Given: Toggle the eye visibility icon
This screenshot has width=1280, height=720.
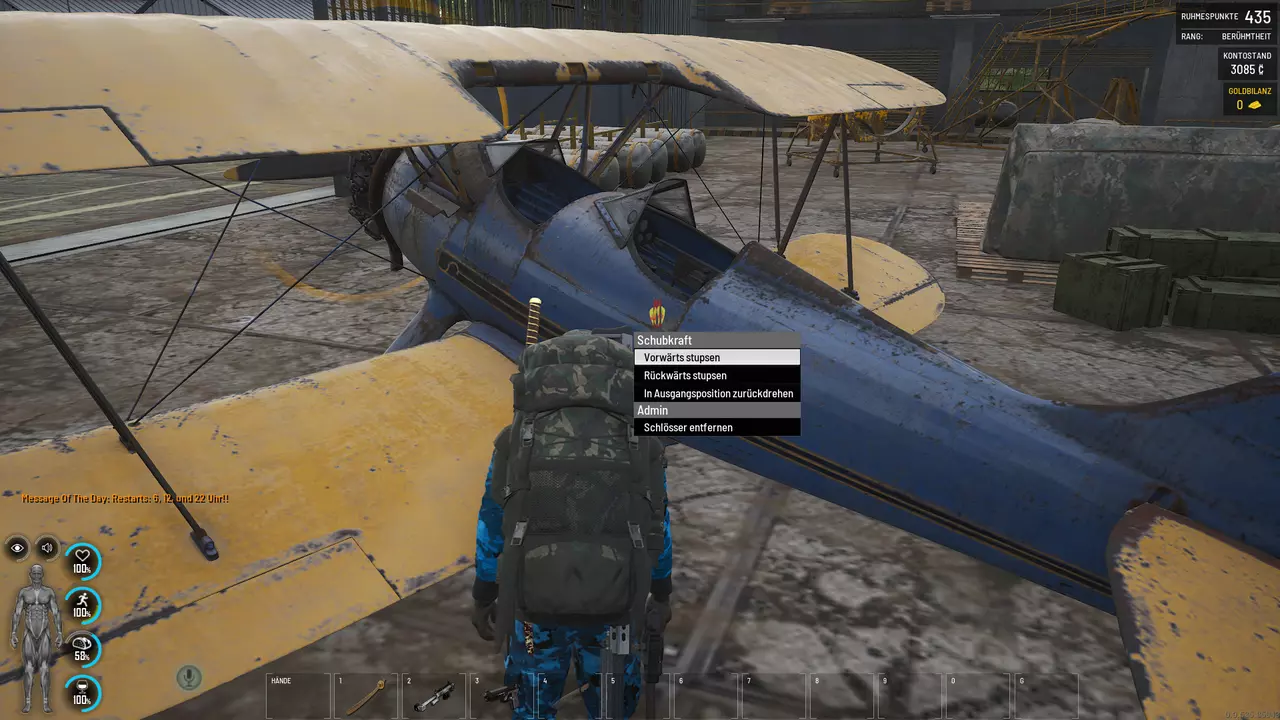Looking at the screenshot, I should [18, 547].
